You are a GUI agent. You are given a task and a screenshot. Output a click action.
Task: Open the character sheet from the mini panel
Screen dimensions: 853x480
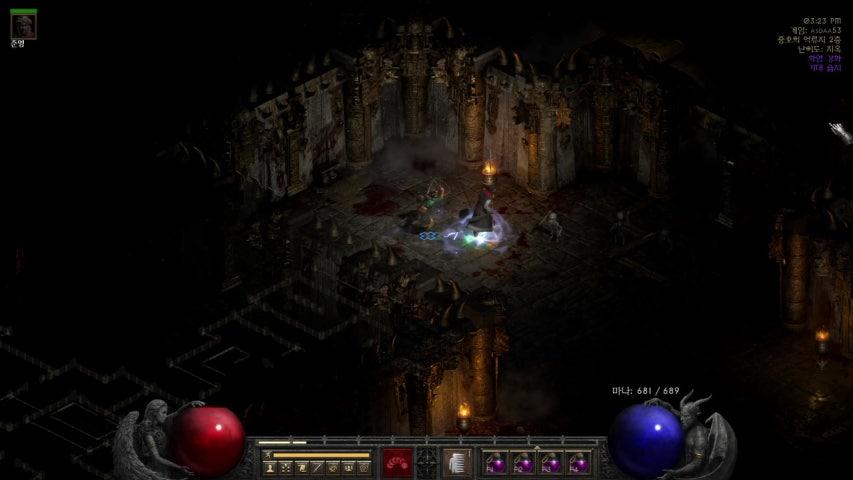(x=270, y=467)
